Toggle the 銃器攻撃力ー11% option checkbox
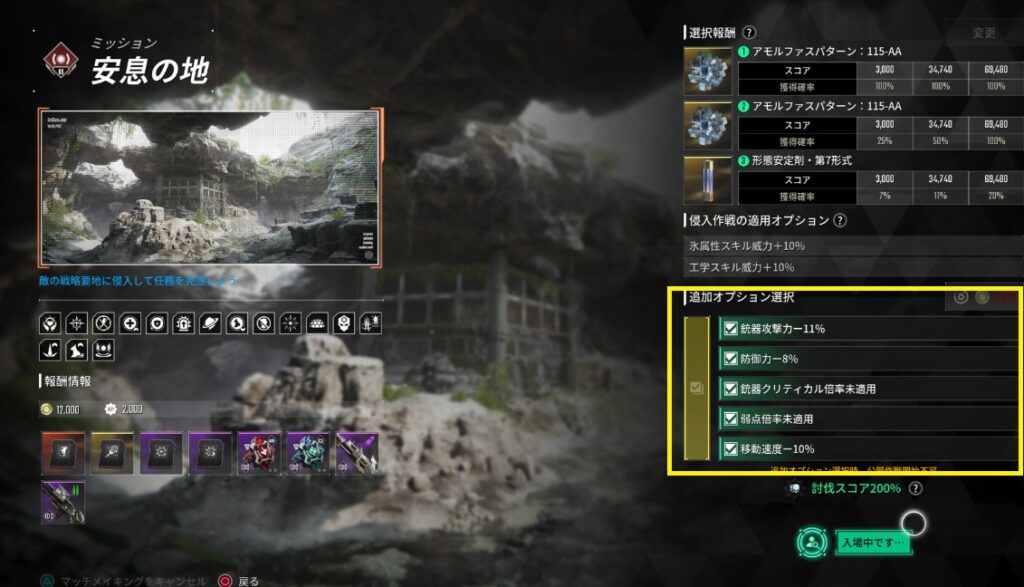Image resolution: width=1024 pixels, height=587 pixels. pos(730,329)
